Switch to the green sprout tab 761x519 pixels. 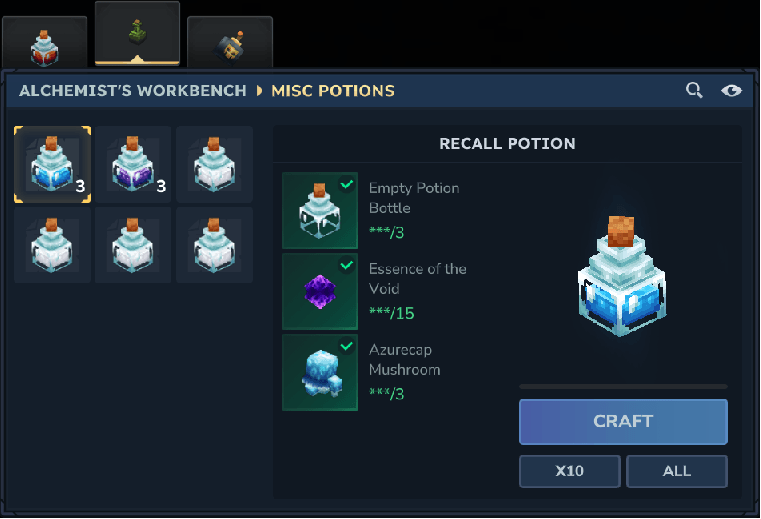(137, 33)
